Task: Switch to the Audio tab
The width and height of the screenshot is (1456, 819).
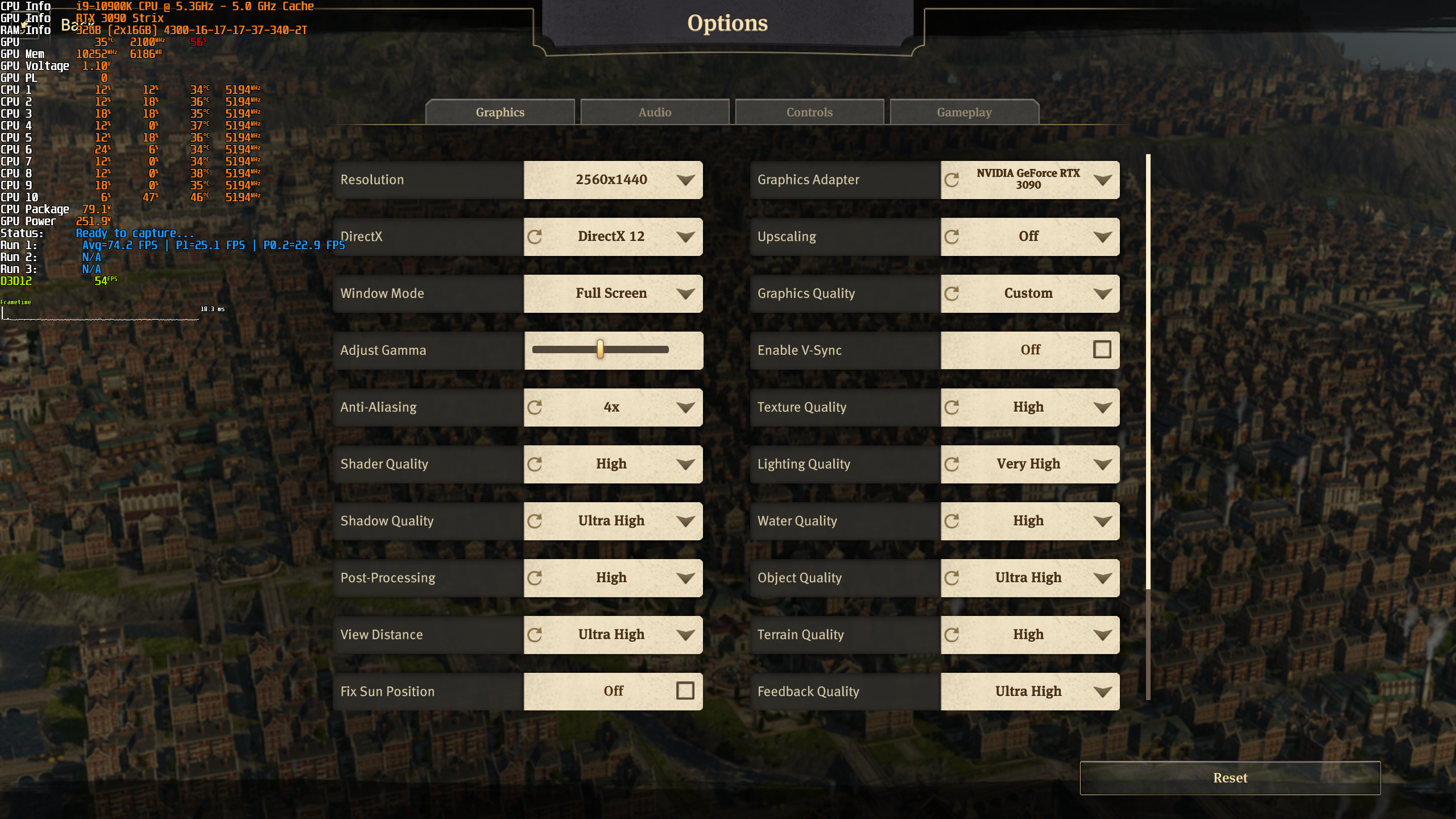Action: pos(655,111)
